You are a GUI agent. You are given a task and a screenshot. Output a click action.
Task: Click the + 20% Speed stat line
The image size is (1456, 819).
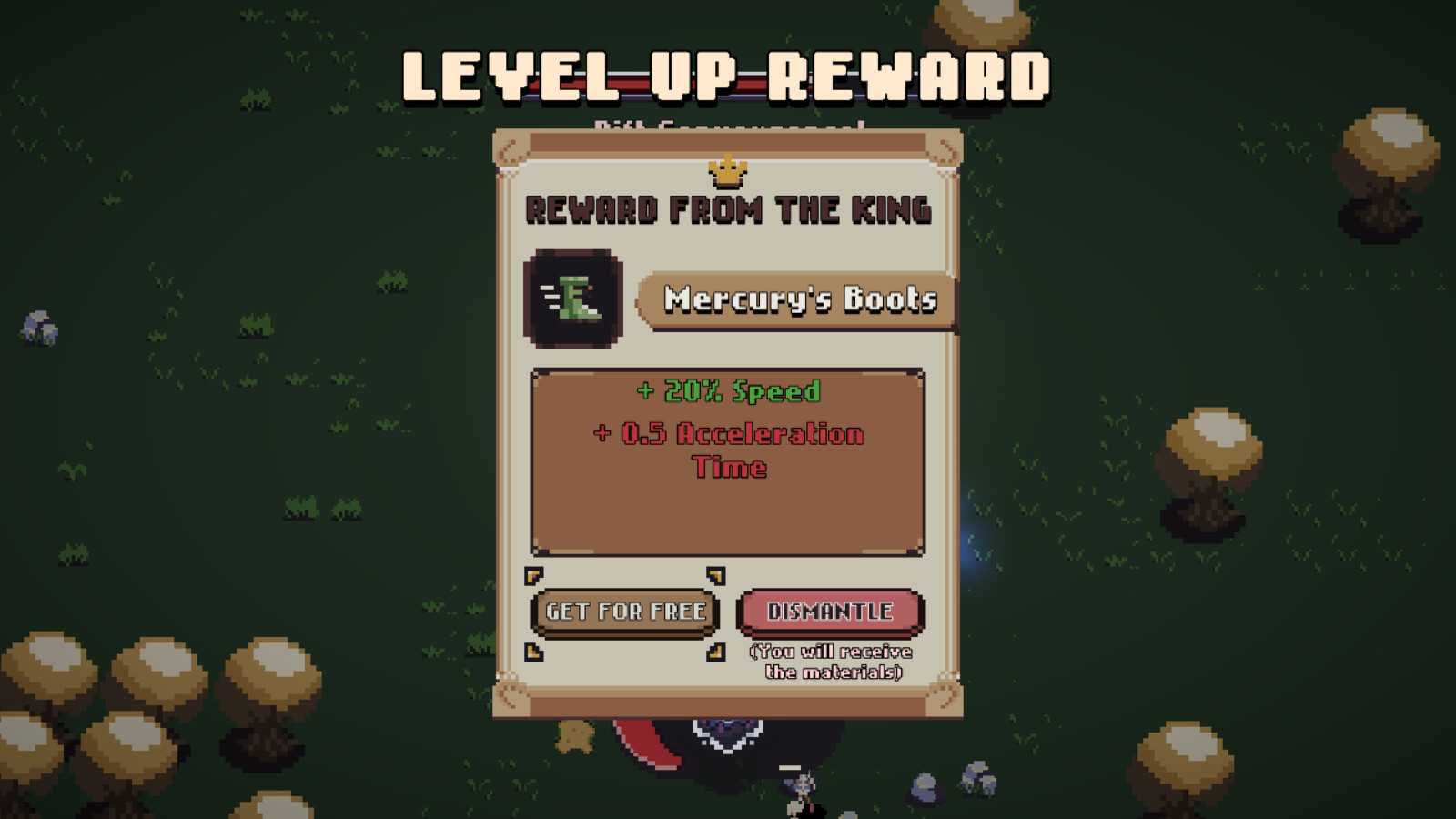point(726,391)
